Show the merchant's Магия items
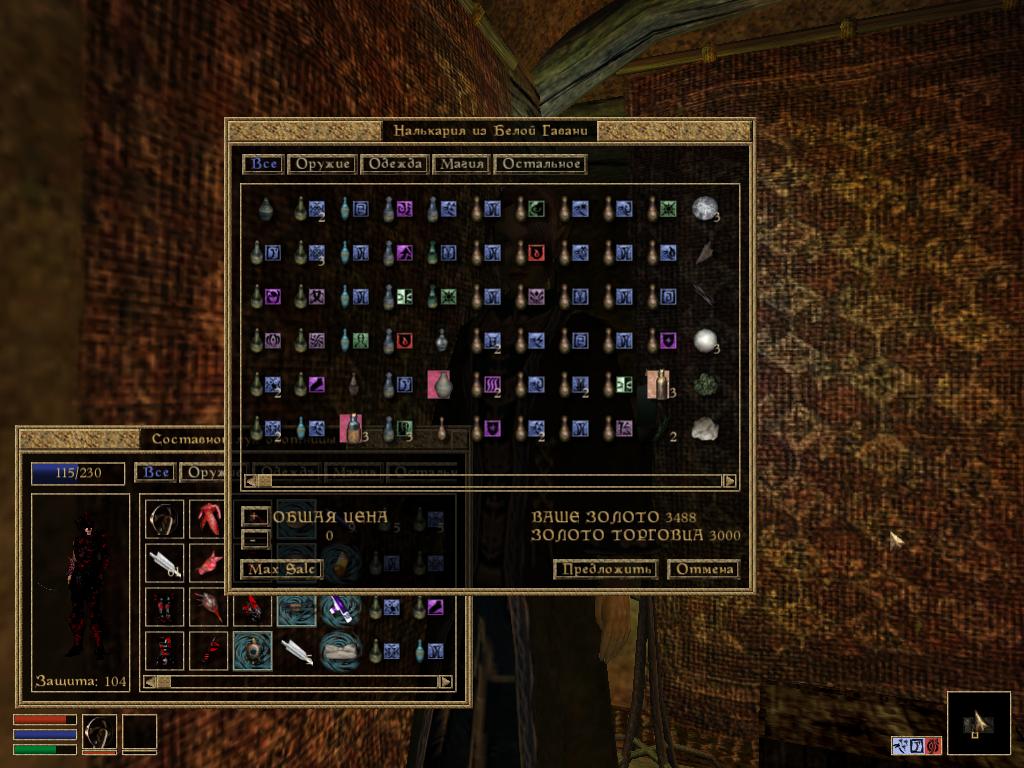This screenshot has width=1024, height=768. click(x=461, y=164)
